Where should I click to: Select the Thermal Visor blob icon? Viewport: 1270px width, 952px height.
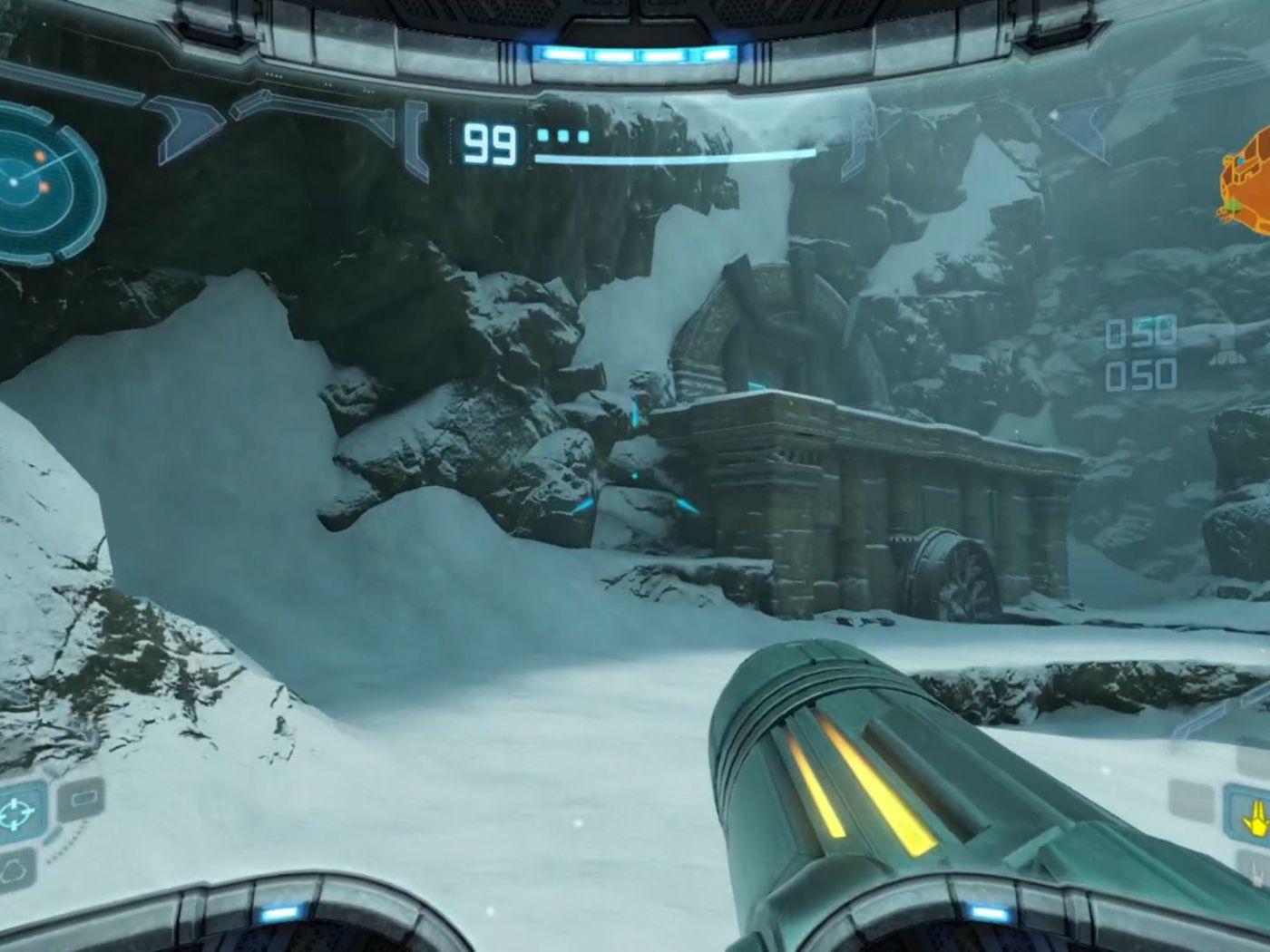(15, 869)
